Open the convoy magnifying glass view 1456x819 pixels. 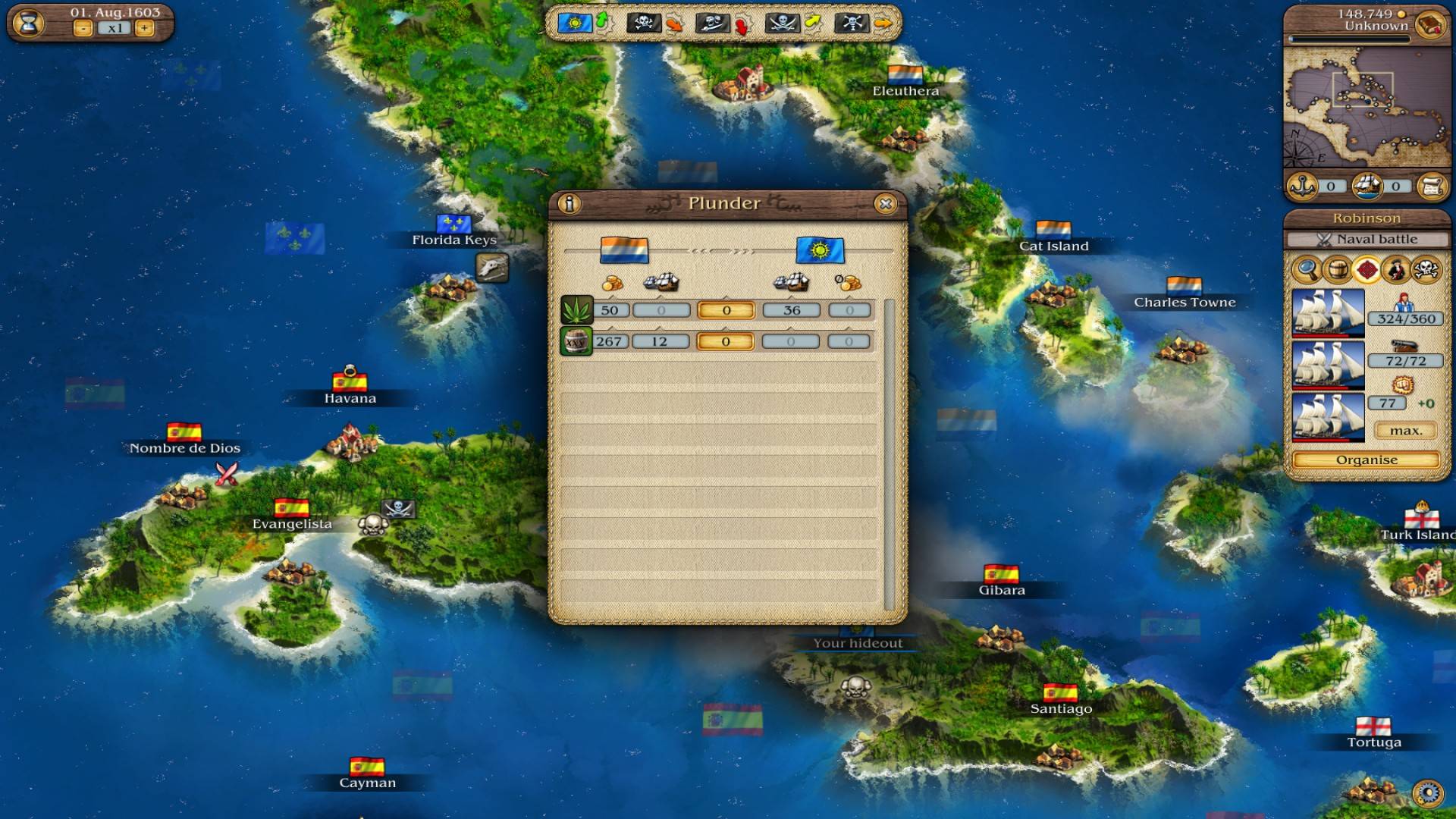pyautogui.click(x=1306, y=269)
